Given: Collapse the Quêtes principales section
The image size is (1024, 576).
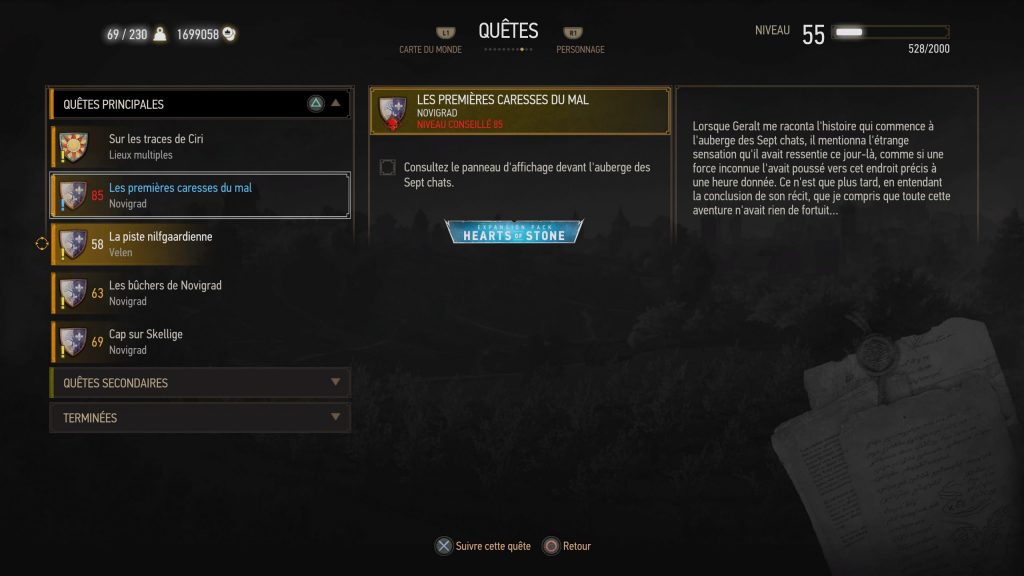Looking at the screenshot, I should point(336,103).
